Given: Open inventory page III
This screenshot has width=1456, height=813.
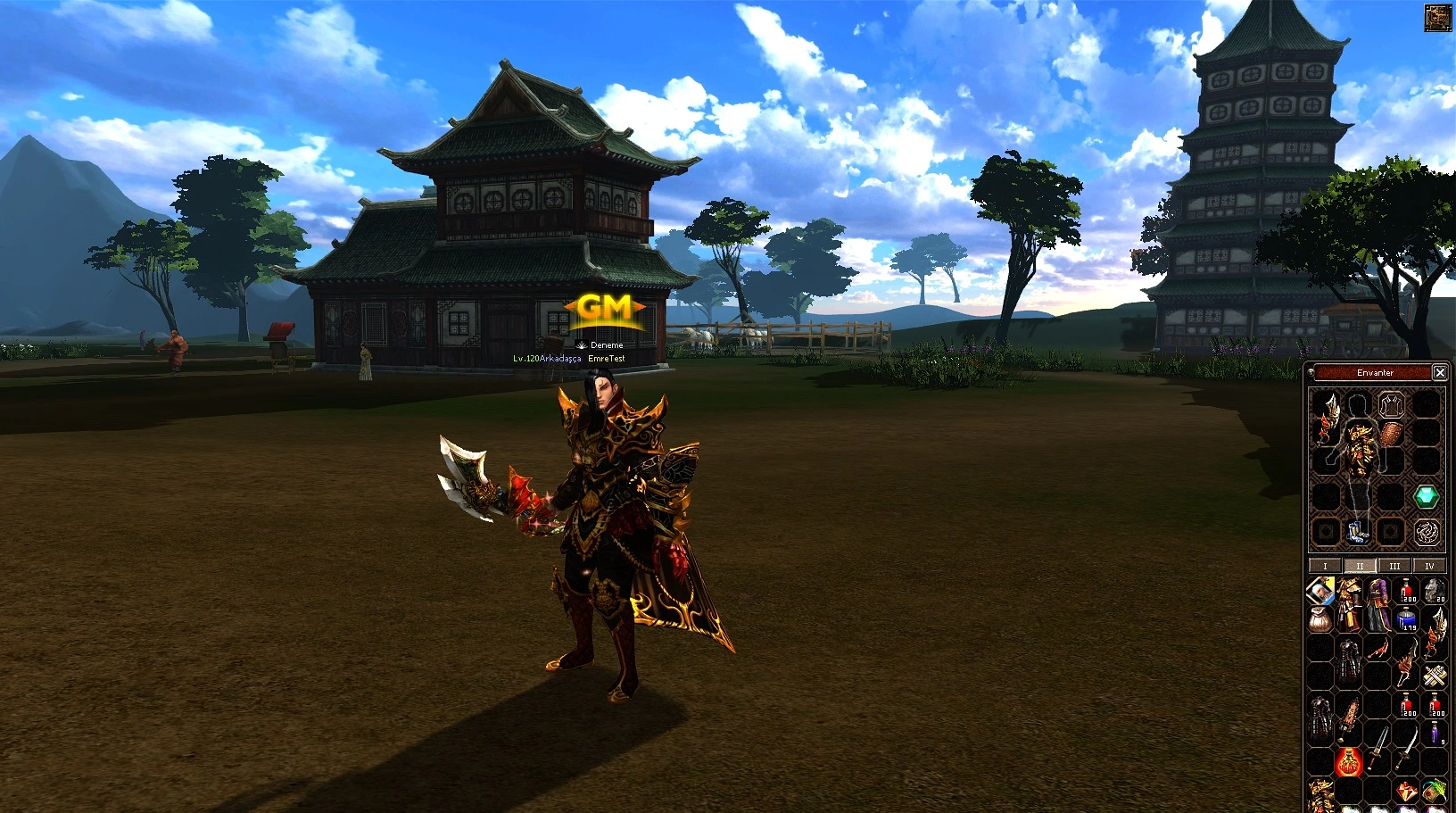Looking at the screenshot, I should (1394, 566).
